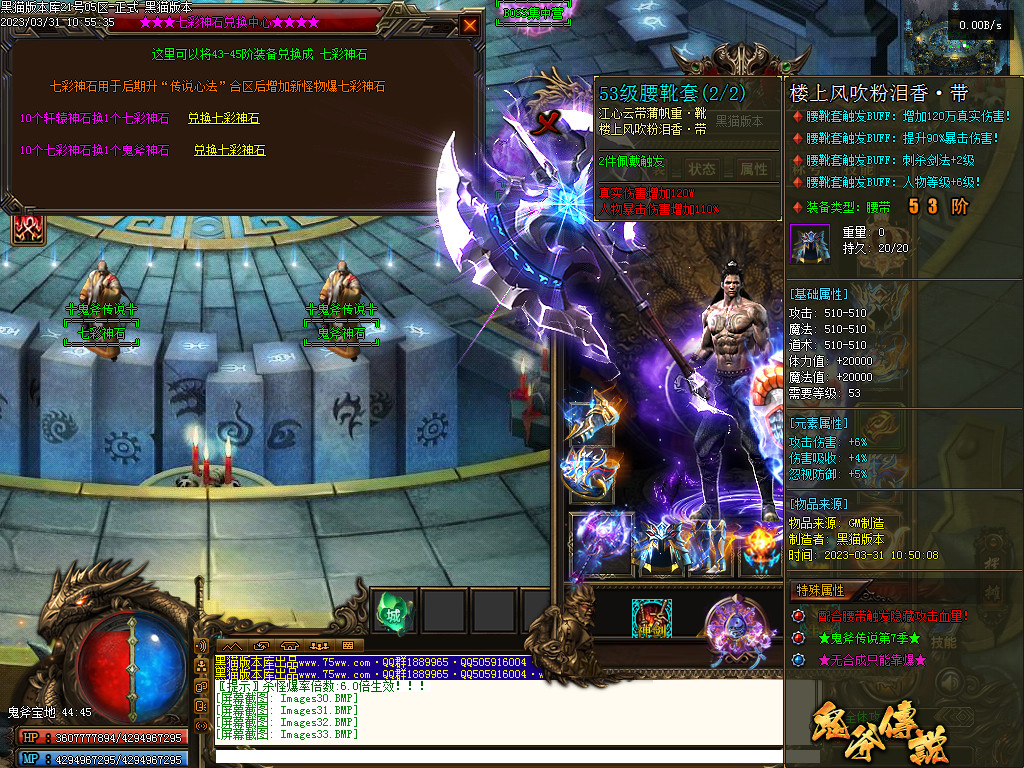1024x768 pixels.
Task: Close the 七彩神石 exchange center dialog
Action: pyautogui.click(x=469, y=25)
